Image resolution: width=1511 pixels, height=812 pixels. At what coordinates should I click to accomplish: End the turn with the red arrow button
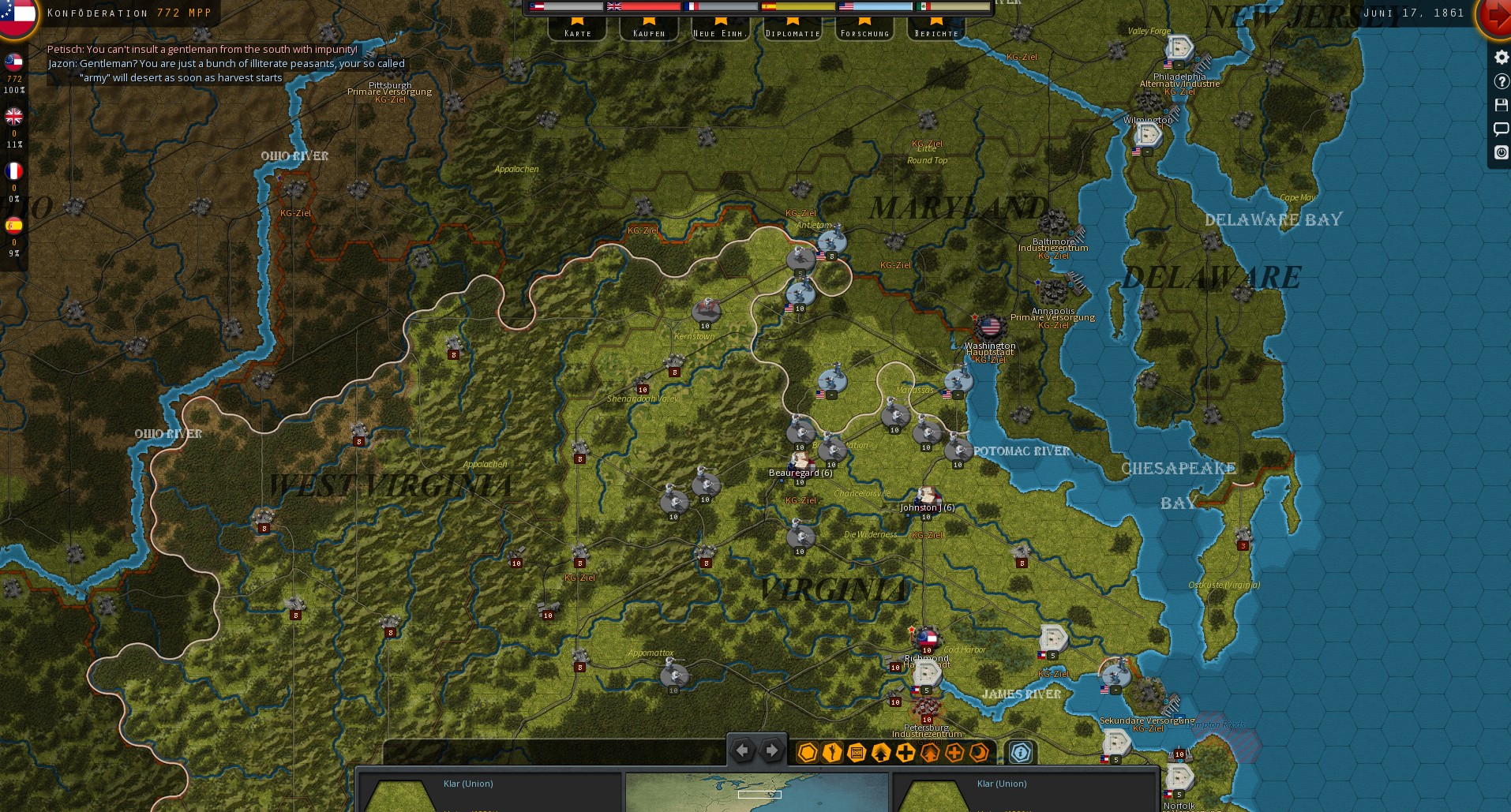[1495, 16]
